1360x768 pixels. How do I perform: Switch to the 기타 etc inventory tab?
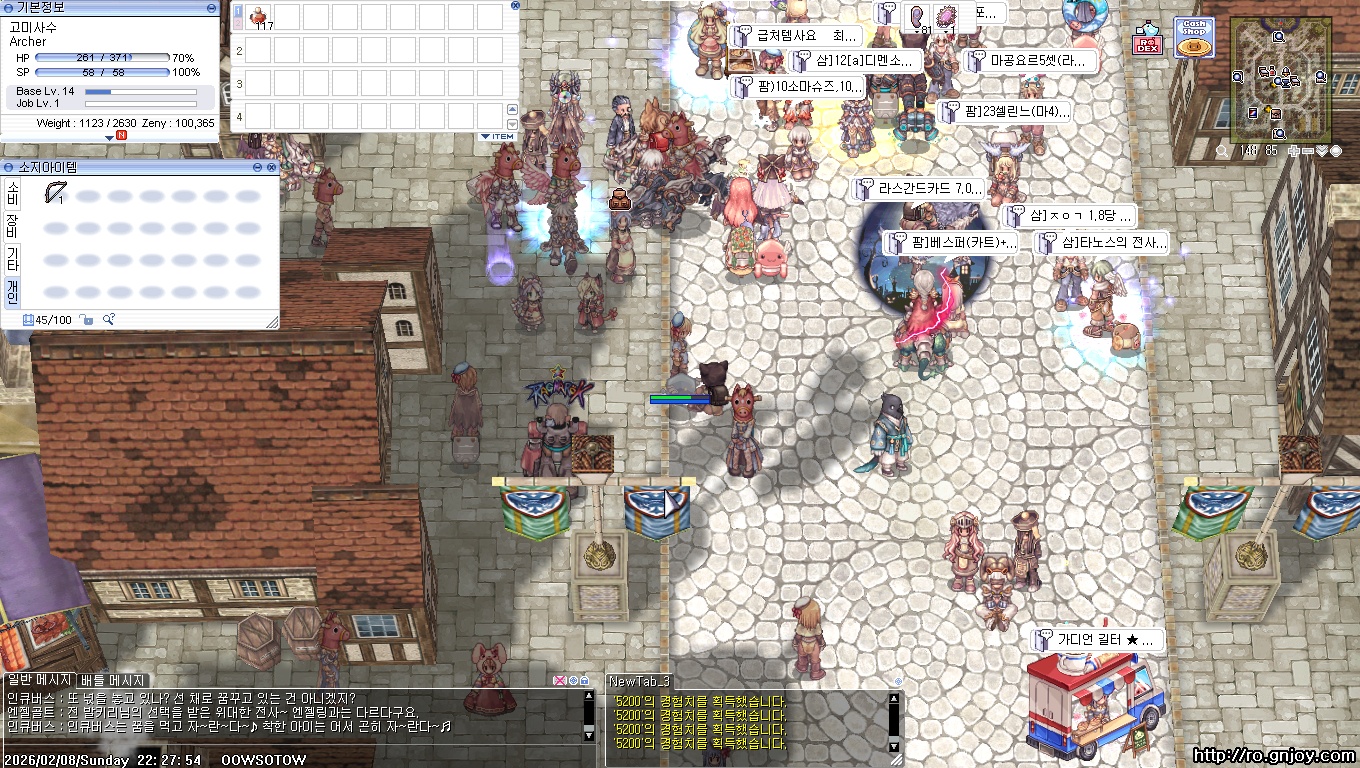13,259
